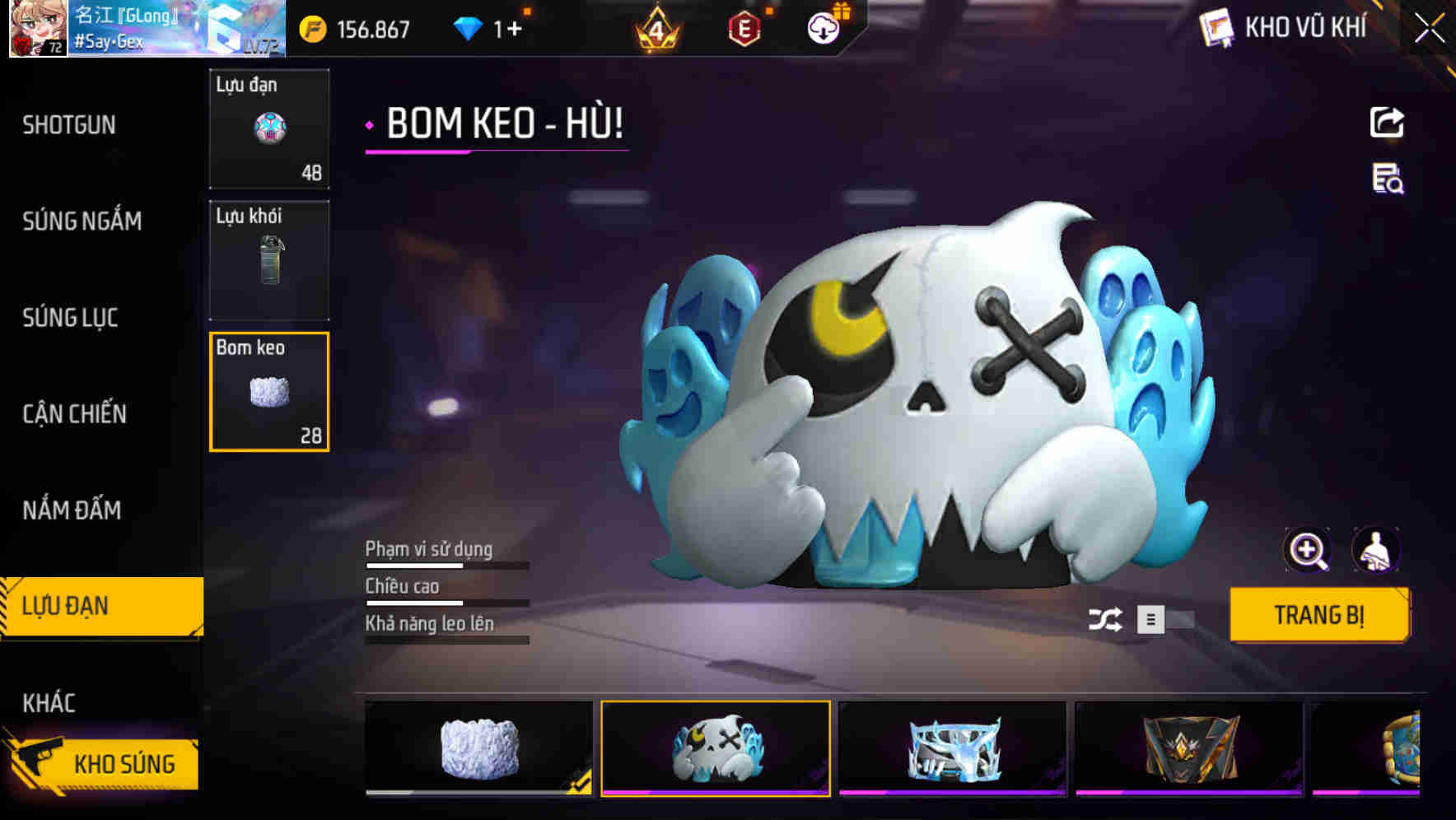Switch to the SHOTGUN category
This screenshot has height=820, width=1456.
69,124
